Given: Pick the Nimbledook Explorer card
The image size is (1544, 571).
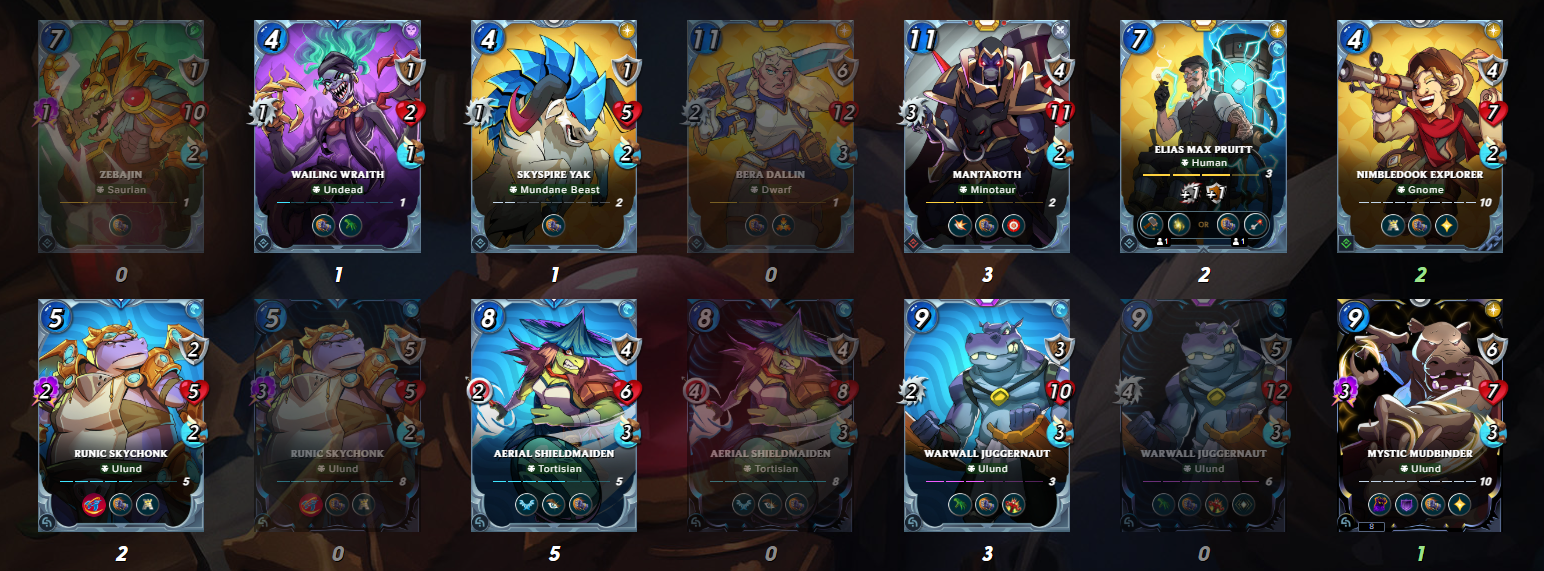Looking at the screenshot, I should tap(1421, 136).
